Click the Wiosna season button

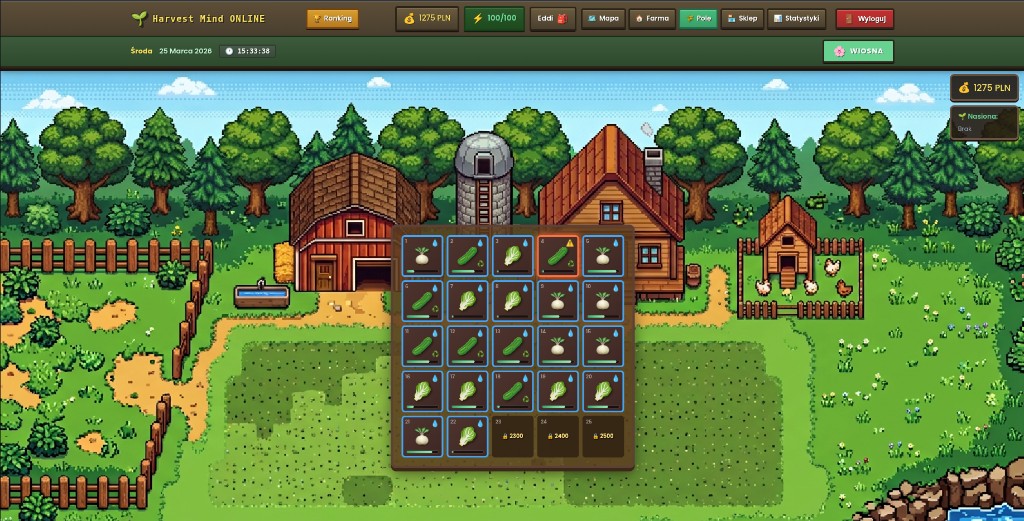click(858, 51)
